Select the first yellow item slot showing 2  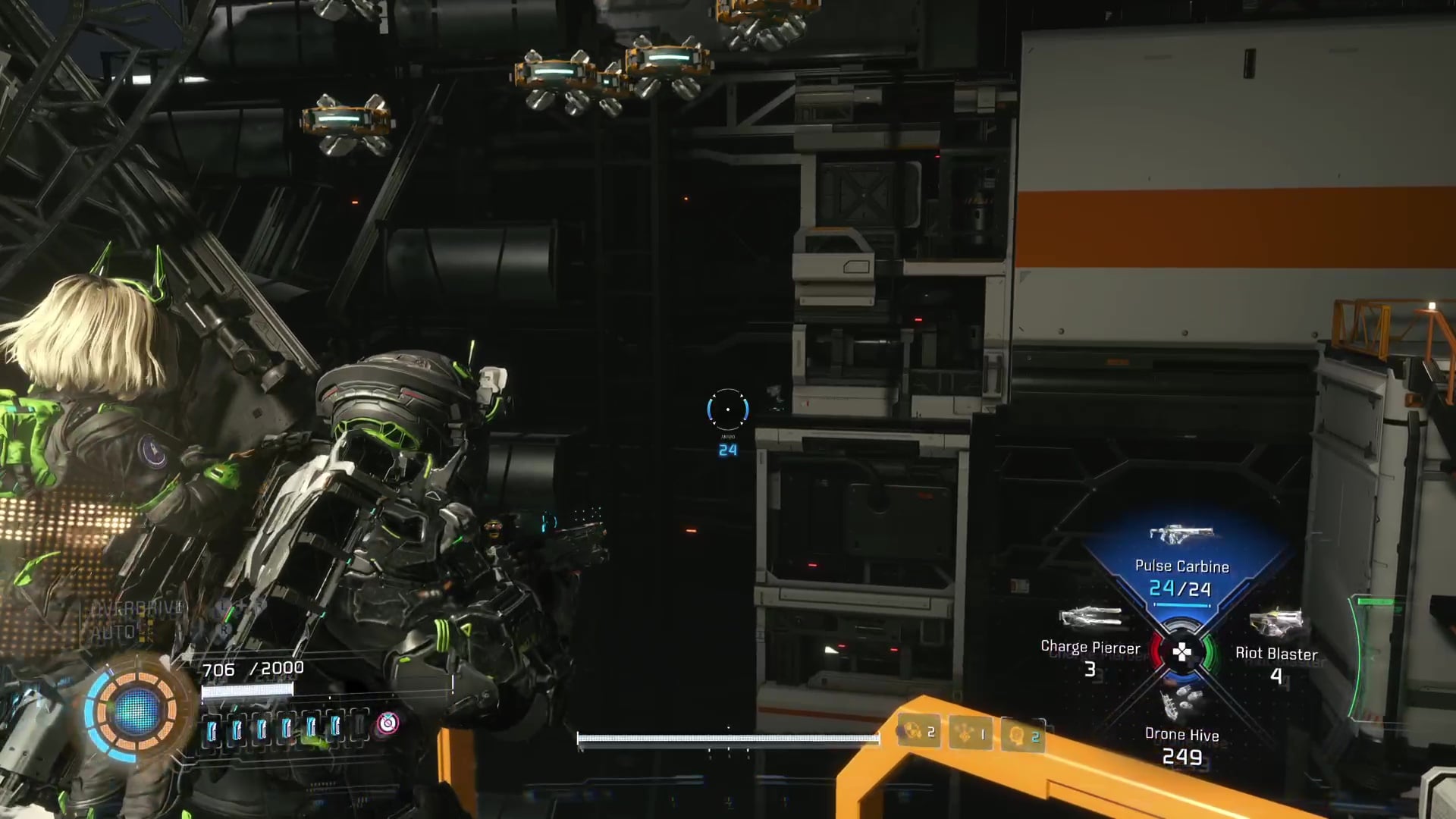[x=918, y=732]
